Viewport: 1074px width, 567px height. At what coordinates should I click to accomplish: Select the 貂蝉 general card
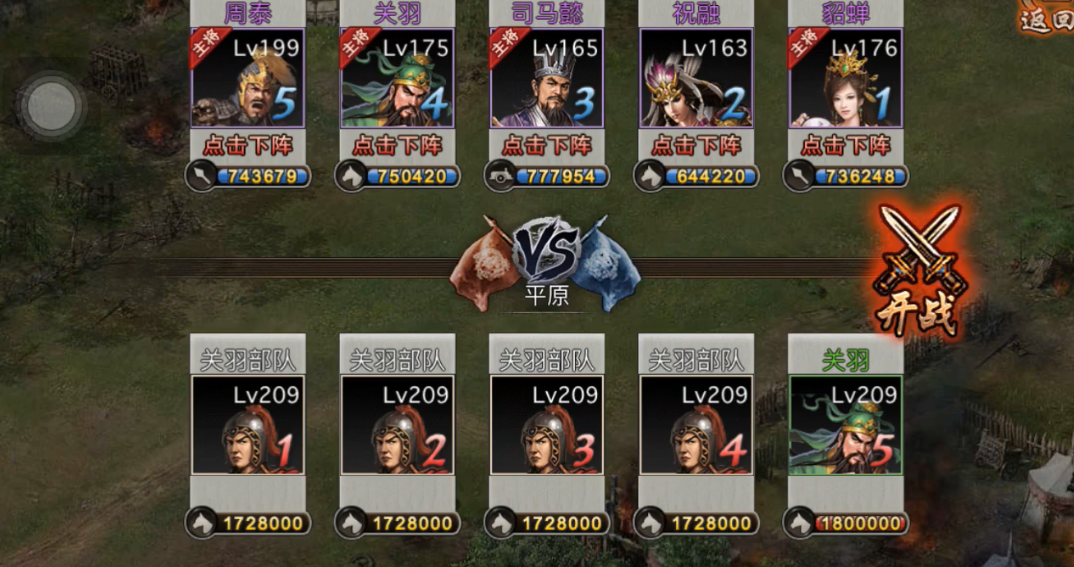(846, 78)
